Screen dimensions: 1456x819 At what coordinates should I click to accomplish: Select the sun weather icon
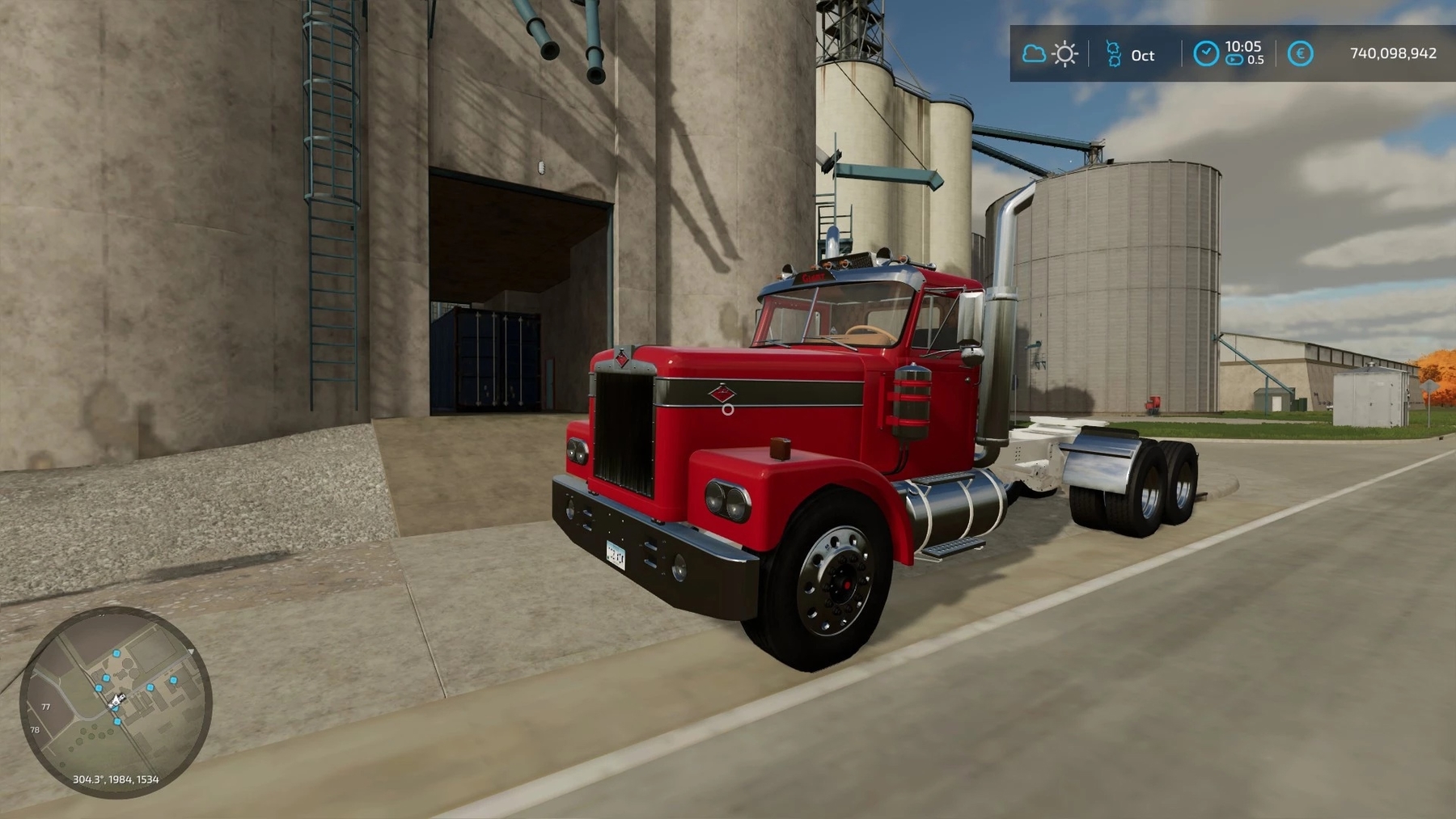point(1064,54)
